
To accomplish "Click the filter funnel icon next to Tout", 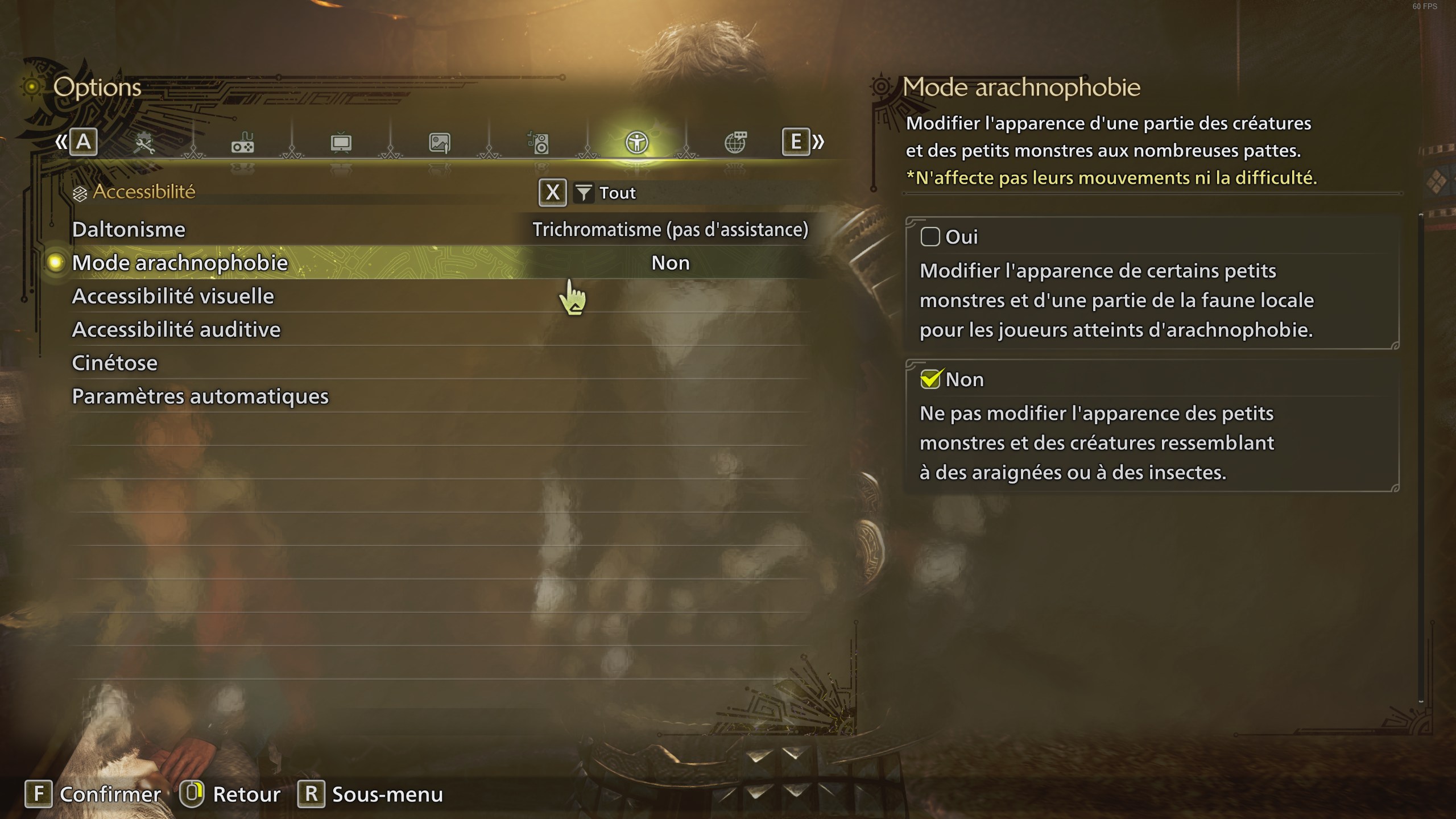I will 585,193.
